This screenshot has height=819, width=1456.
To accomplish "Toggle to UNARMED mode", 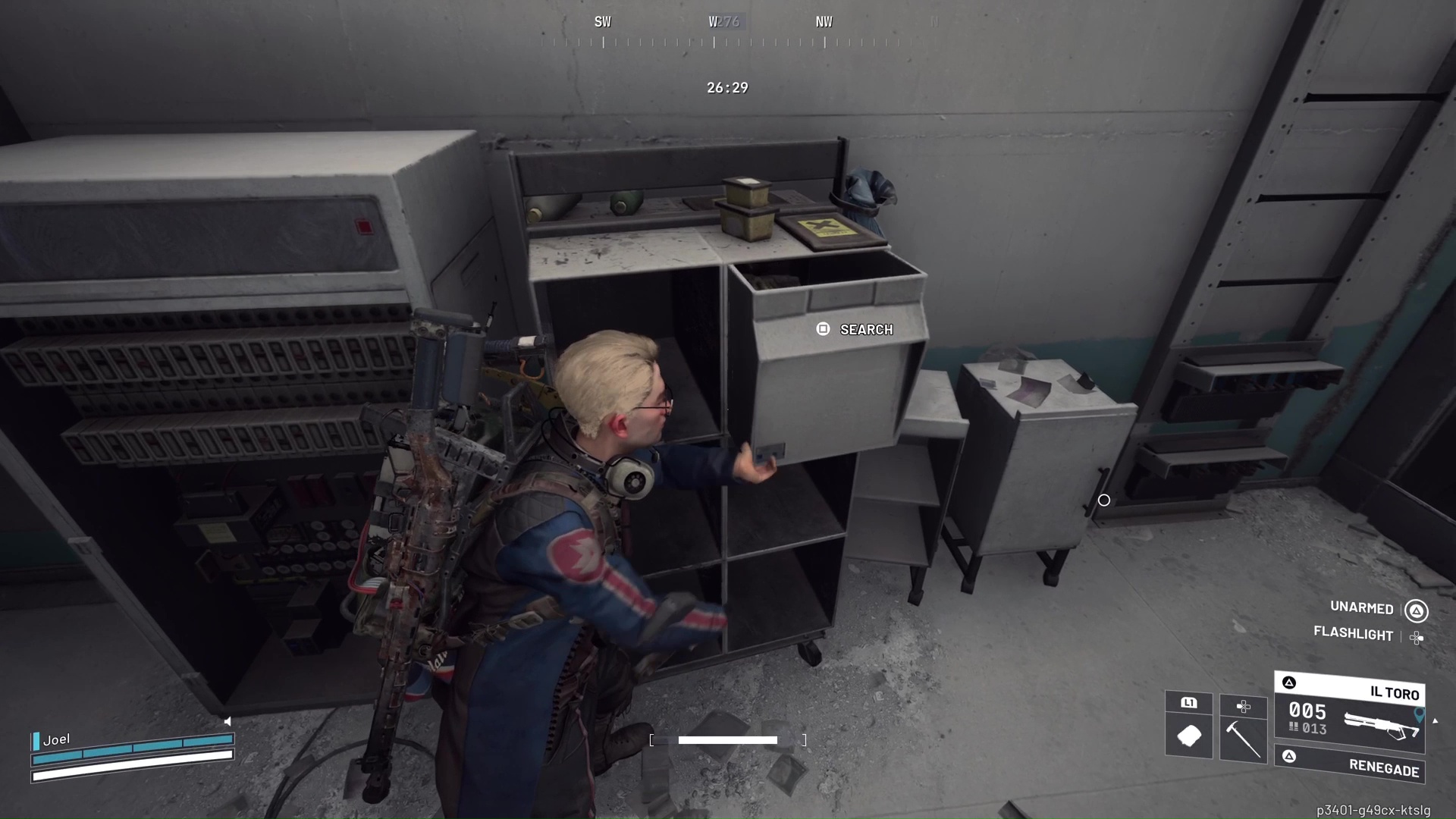I will coord(1361,609).
